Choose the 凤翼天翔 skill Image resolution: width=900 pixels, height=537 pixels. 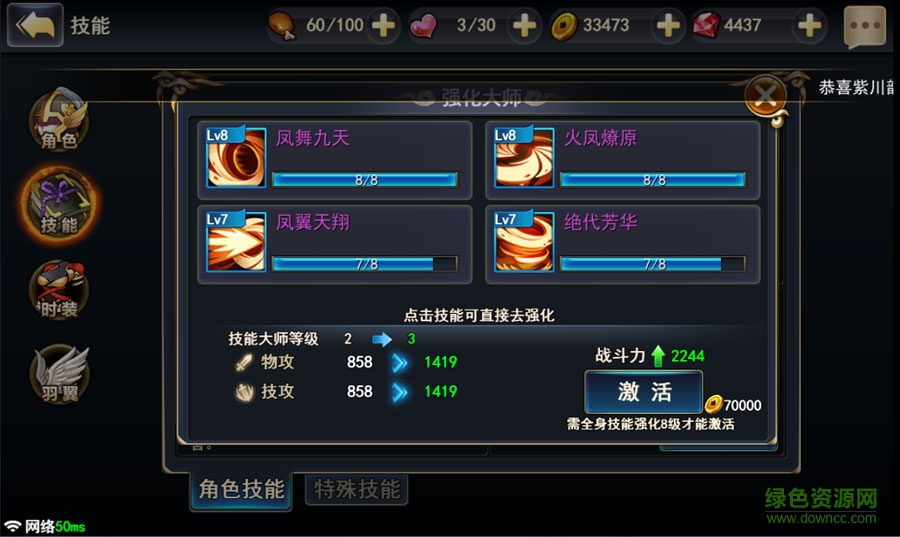coord(335,244)
